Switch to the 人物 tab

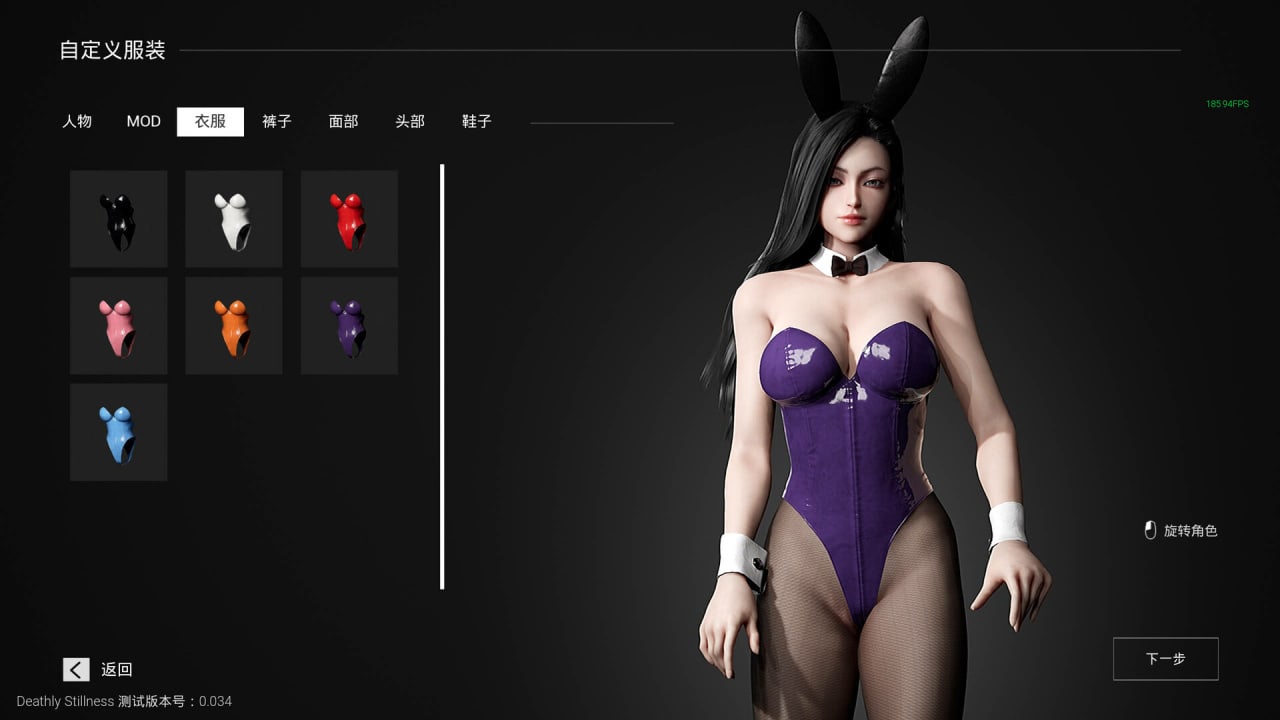tap(77, 121)
